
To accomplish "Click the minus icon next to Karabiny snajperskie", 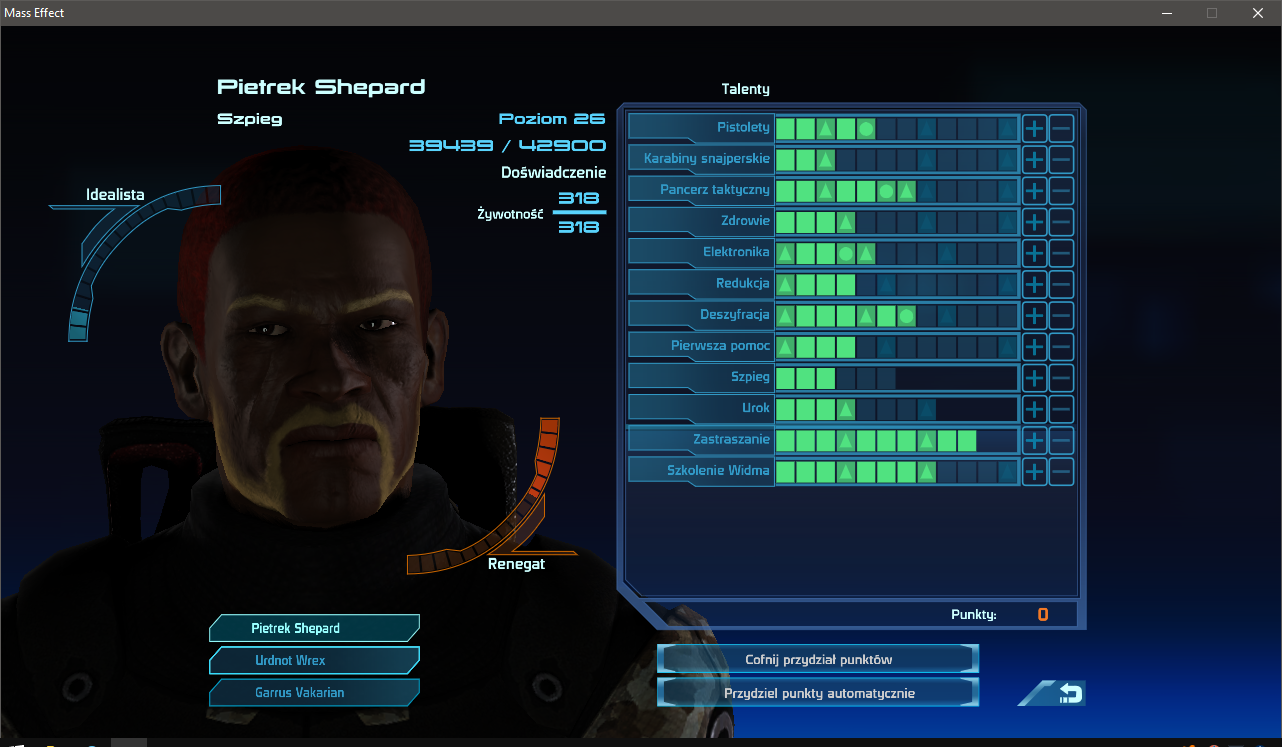I will [x=1061, y=159].
